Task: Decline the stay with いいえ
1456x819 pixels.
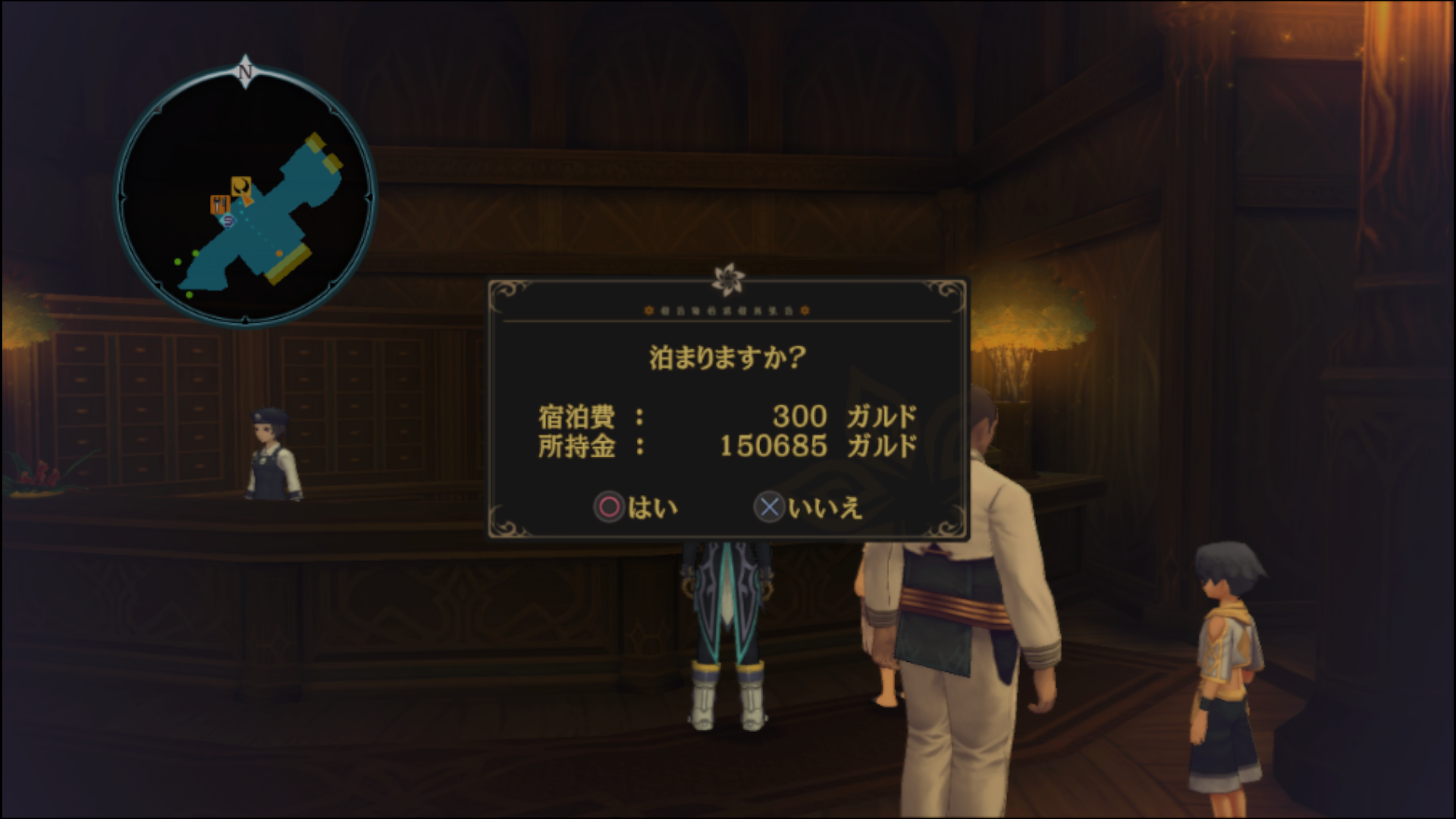Action: [808, 507]
